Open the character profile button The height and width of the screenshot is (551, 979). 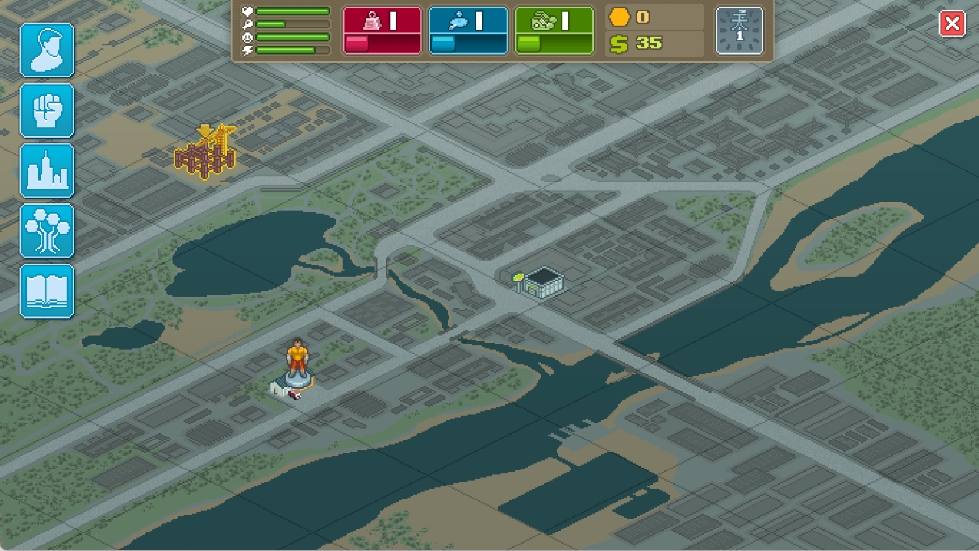[47, 50]
